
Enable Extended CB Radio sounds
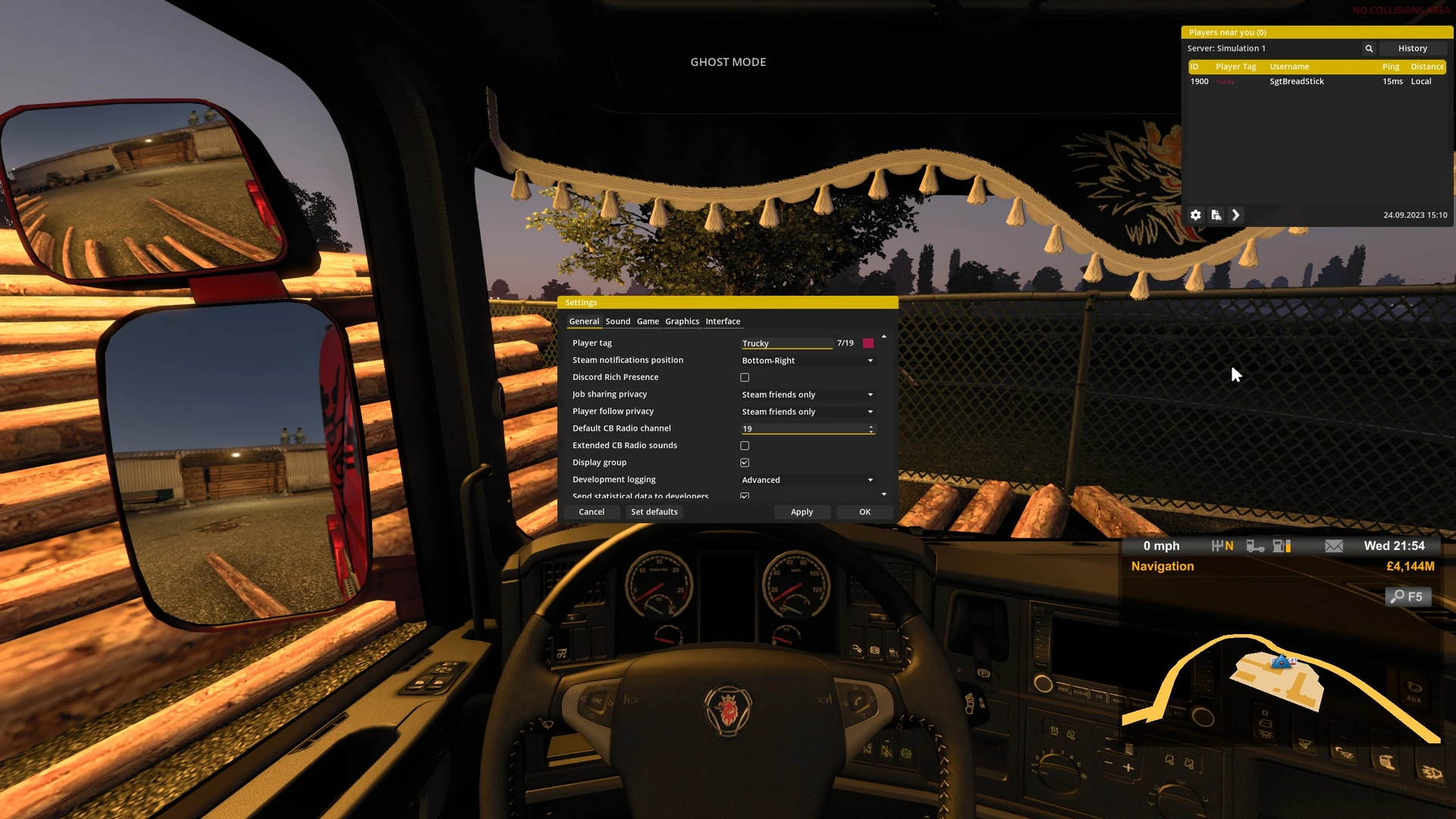click(x=745, y=446)
